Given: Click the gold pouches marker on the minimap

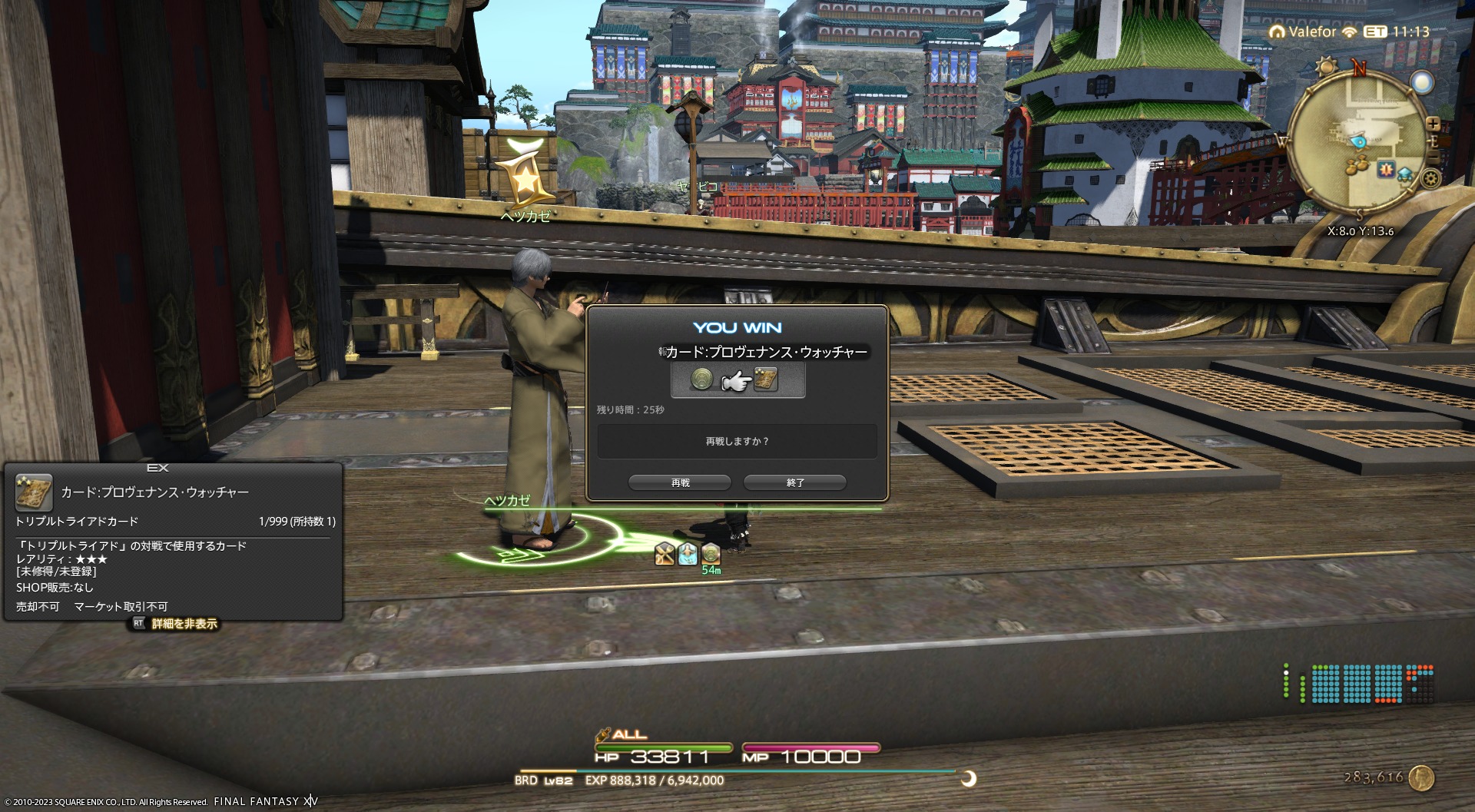Looking at the screenshot, I should (x=1358, y=165).
